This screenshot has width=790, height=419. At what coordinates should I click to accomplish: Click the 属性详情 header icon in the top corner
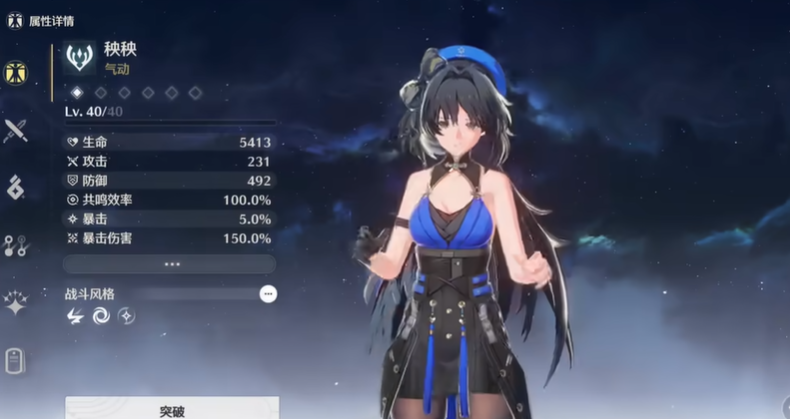click(x=15, y=20)
